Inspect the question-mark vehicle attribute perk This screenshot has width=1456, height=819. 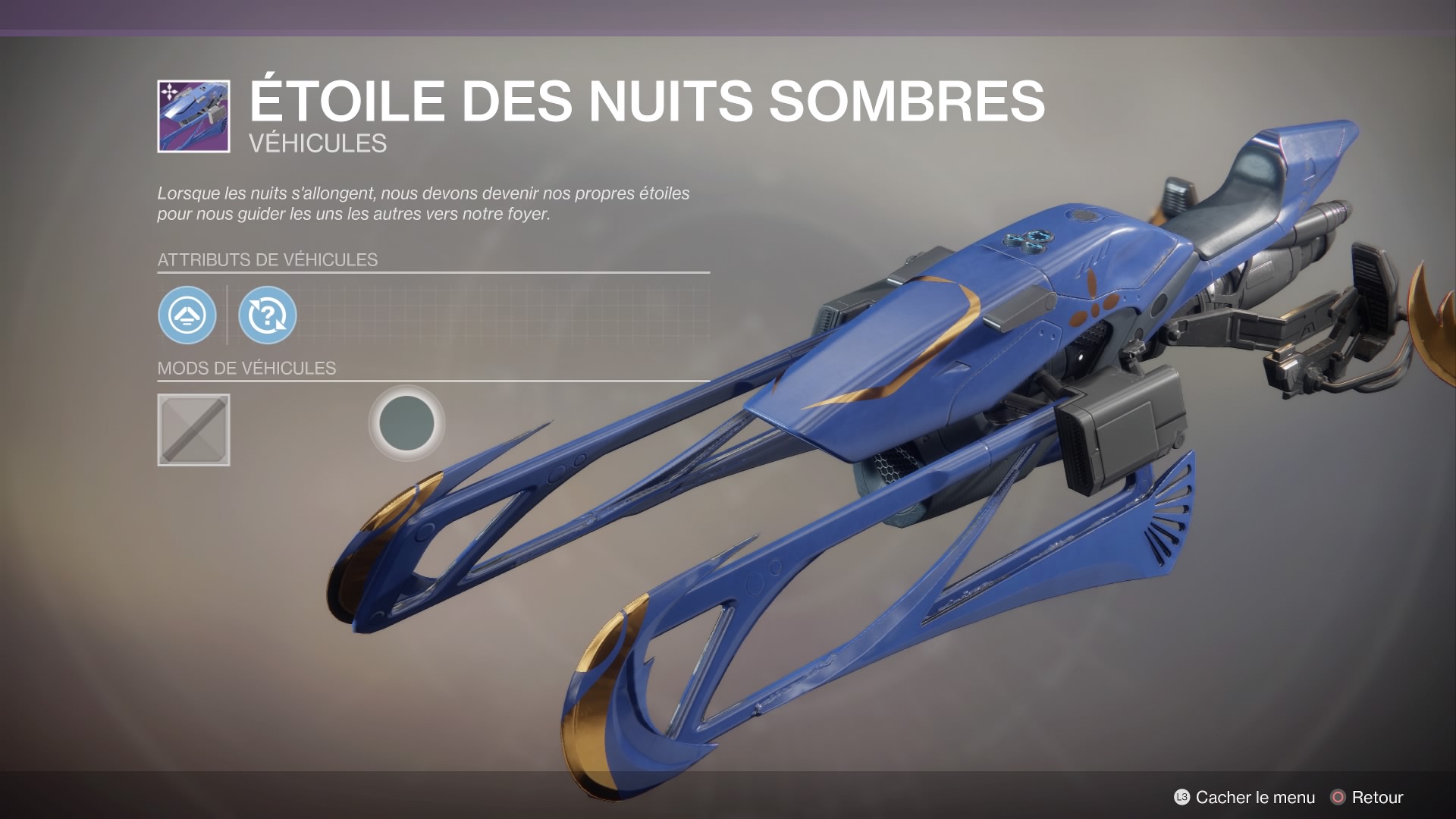tap(267, 315)
